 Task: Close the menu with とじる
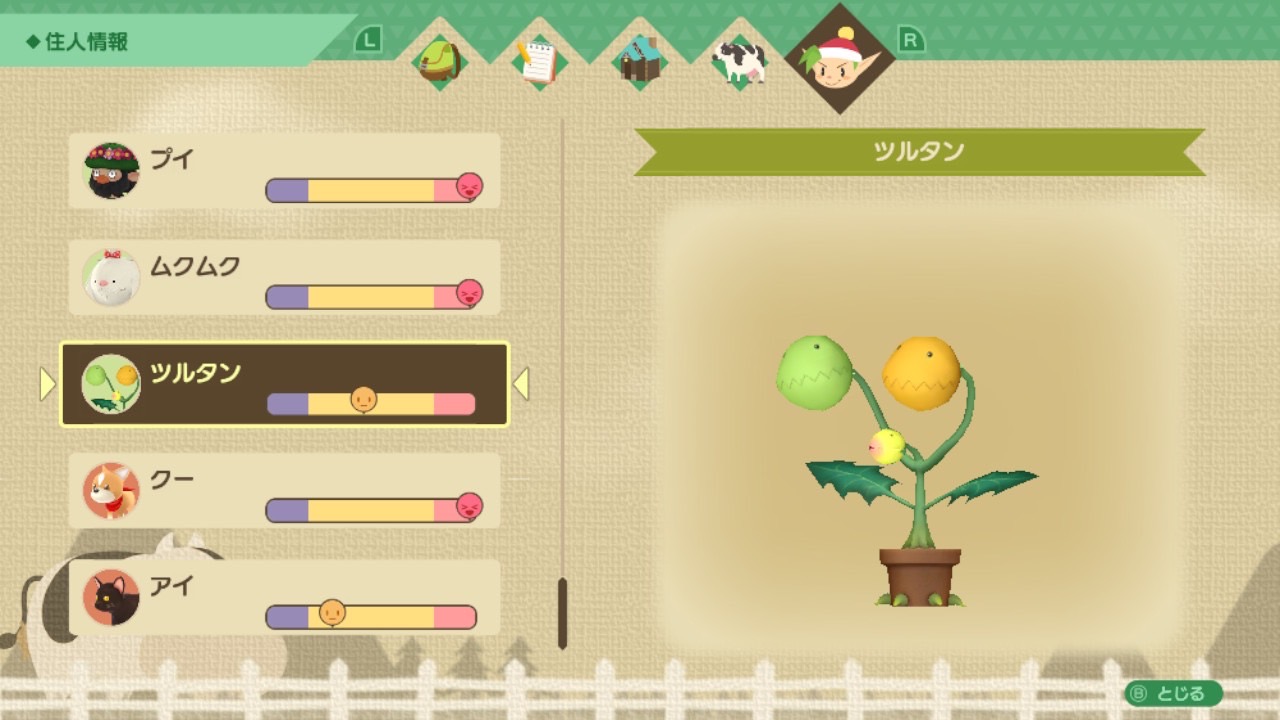1173,693
